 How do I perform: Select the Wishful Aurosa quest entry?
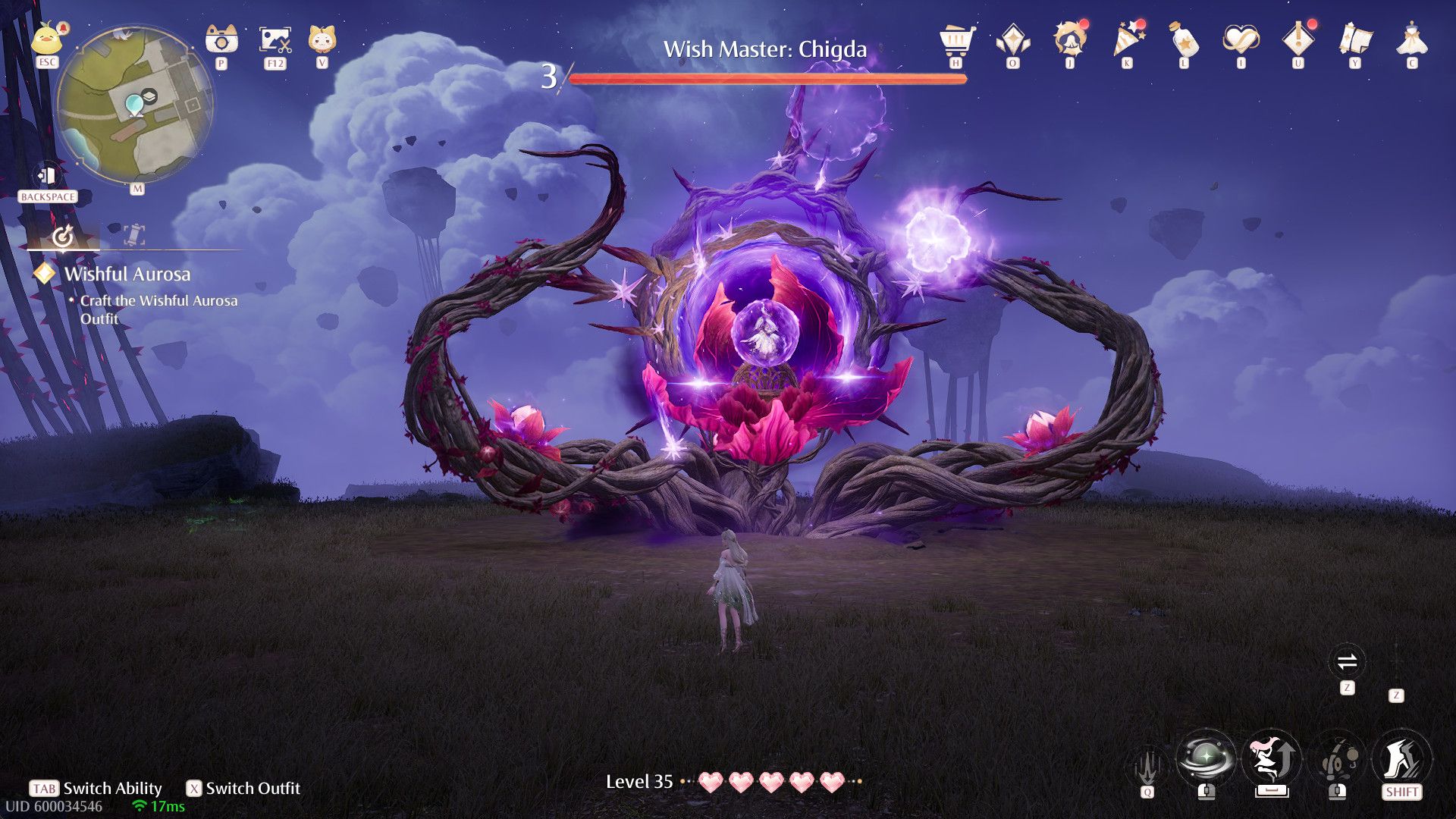(x=127, y=274)
